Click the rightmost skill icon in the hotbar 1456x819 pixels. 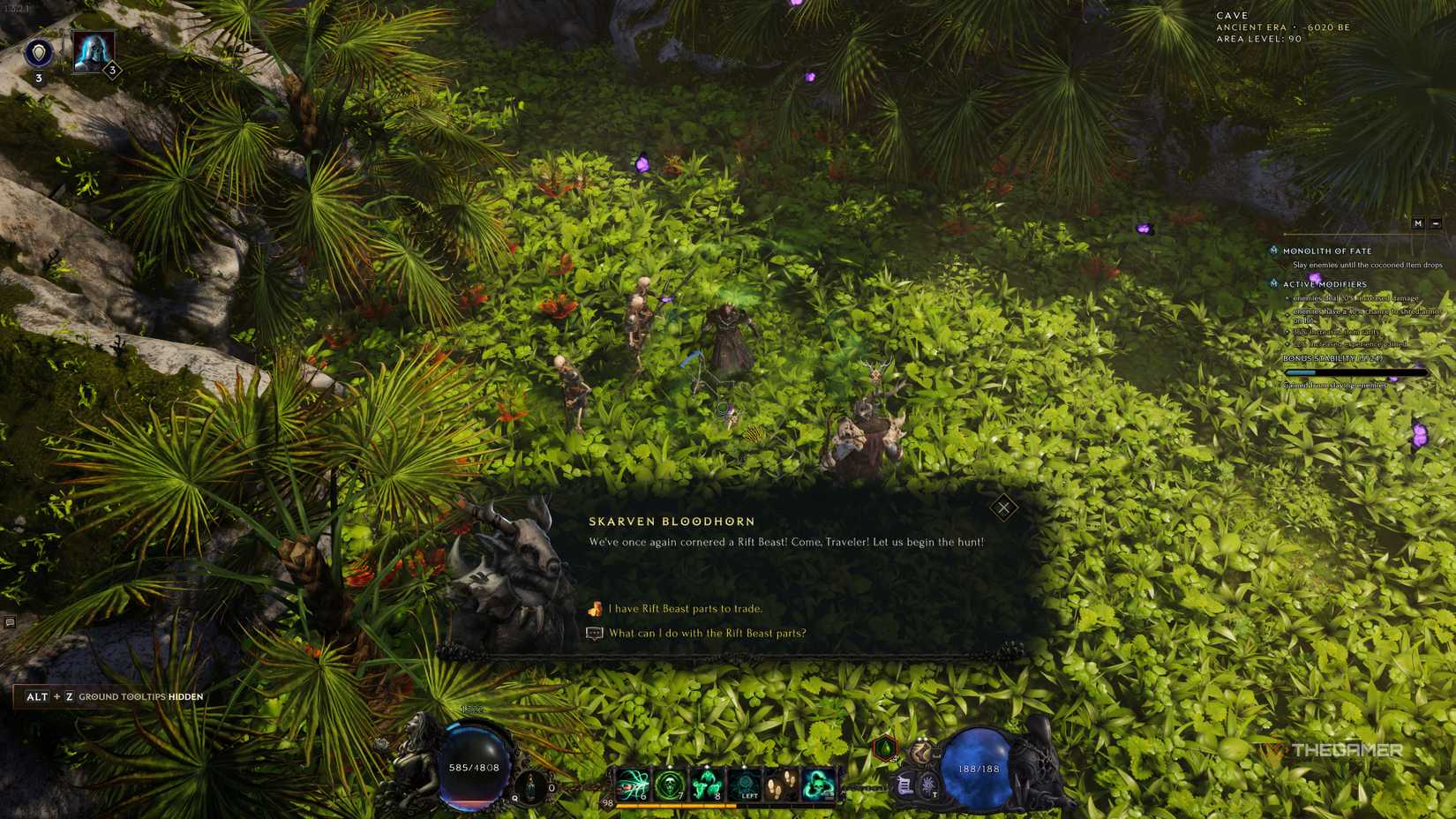[x=819, y=784]
